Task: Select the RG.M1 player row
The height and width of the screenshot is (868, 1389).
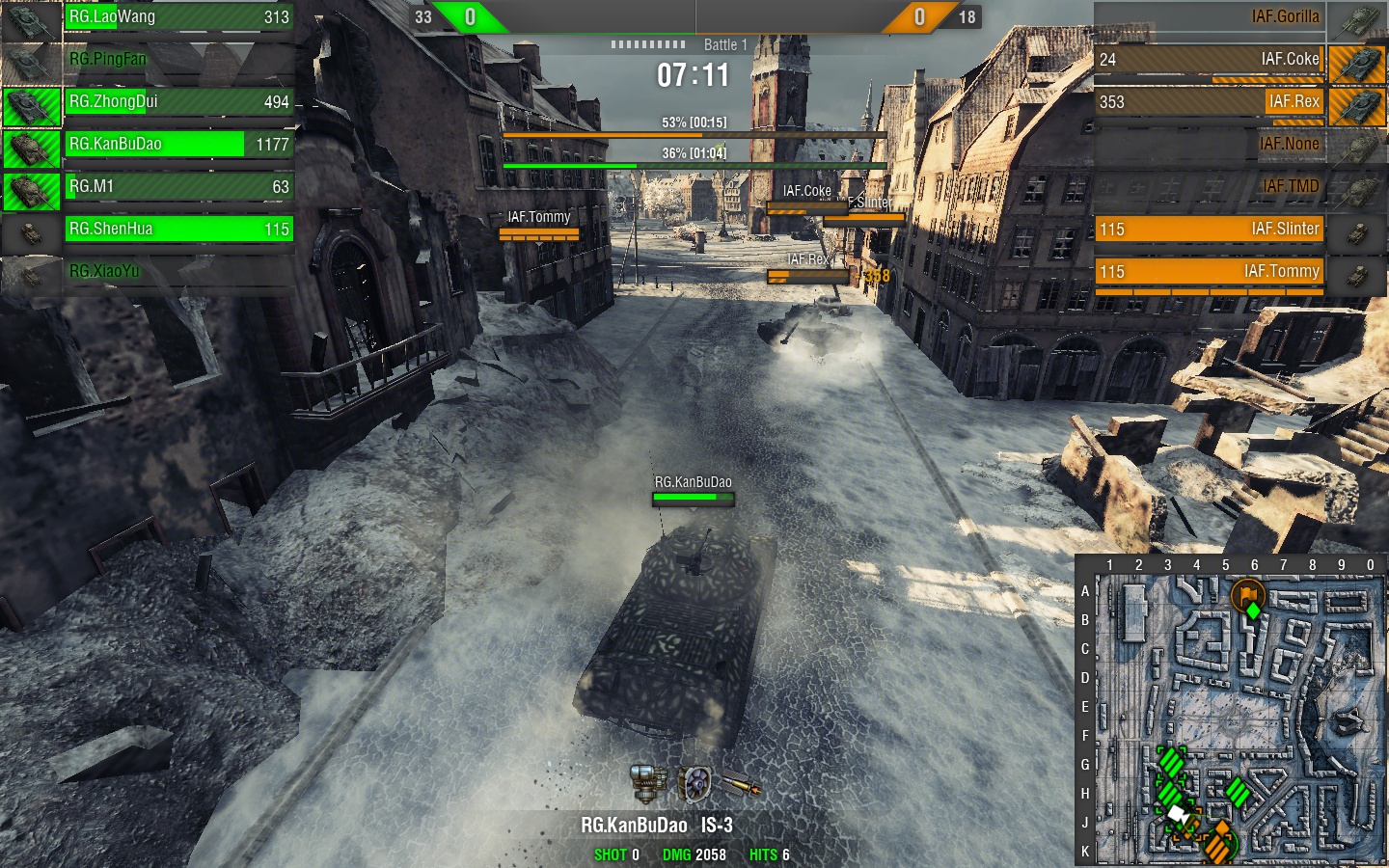Action: click(x=178, y=187)
